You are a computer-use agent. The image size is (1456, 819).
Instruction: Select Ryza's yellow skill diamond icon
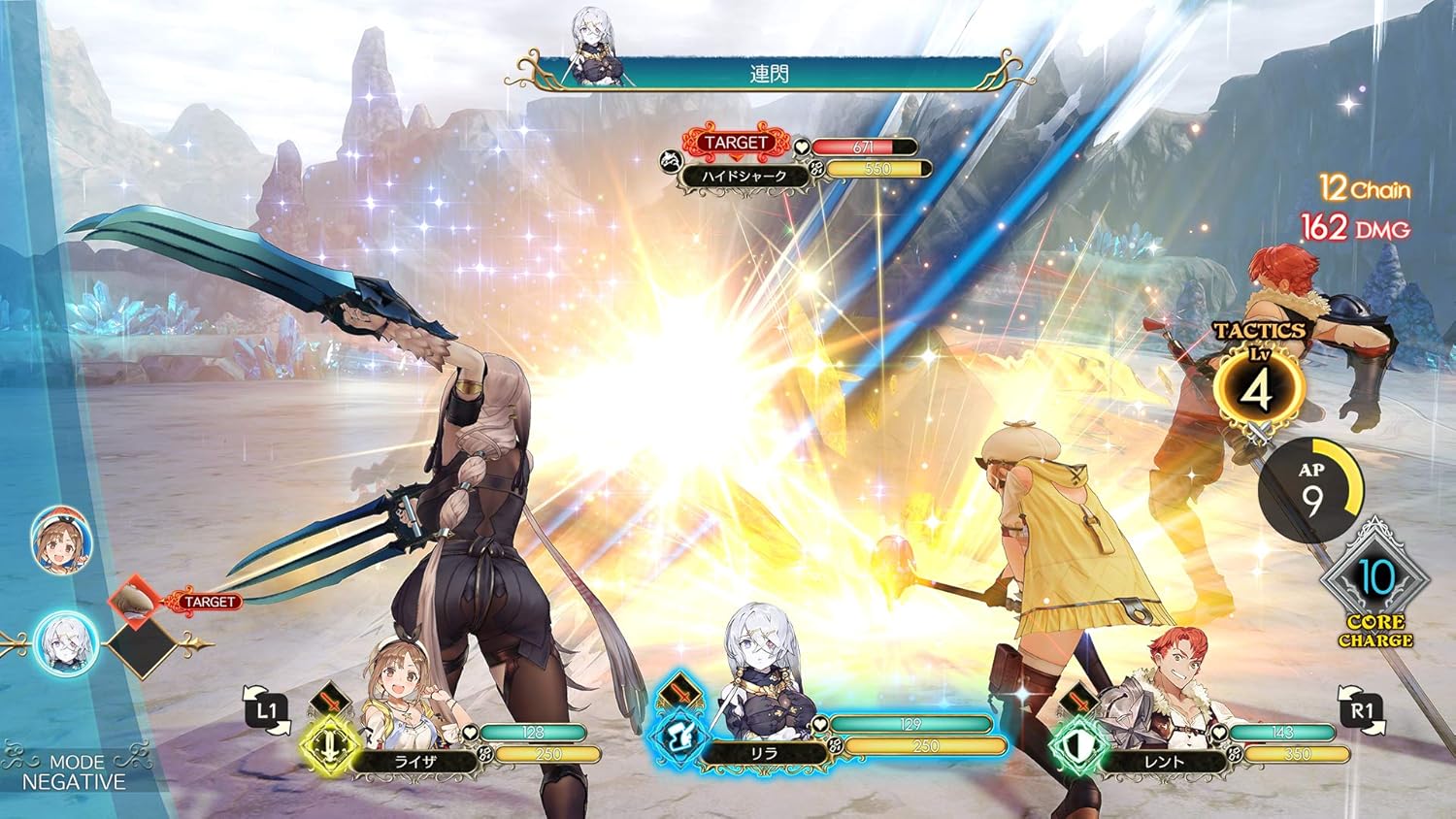point(330,746)
